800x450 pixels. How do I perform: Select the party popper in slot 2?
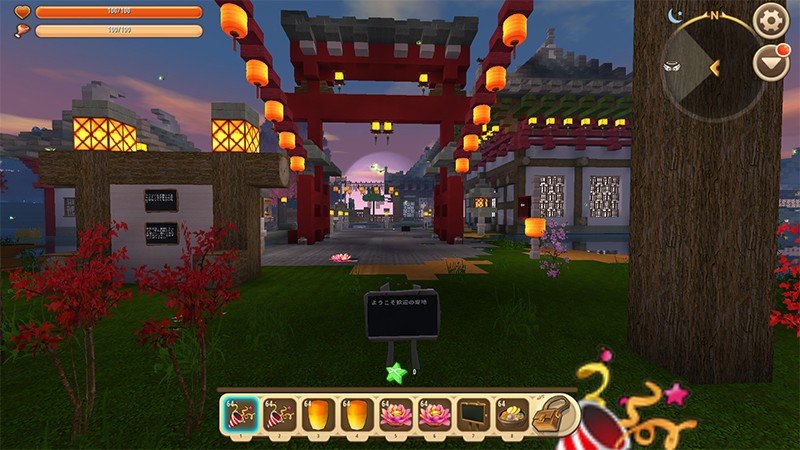[281, 414]
